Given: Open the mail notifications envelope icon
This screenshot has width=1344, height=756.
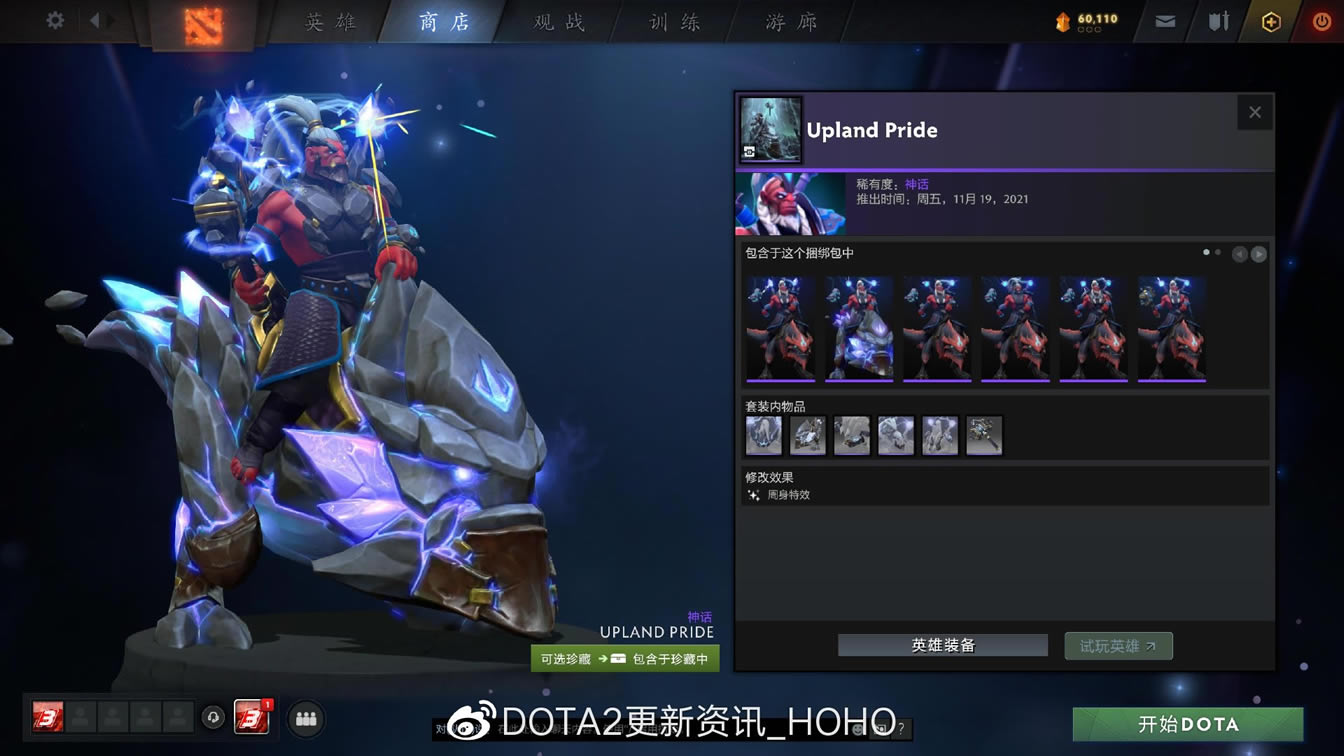Looking at the screenshot, I should 1163,21.
